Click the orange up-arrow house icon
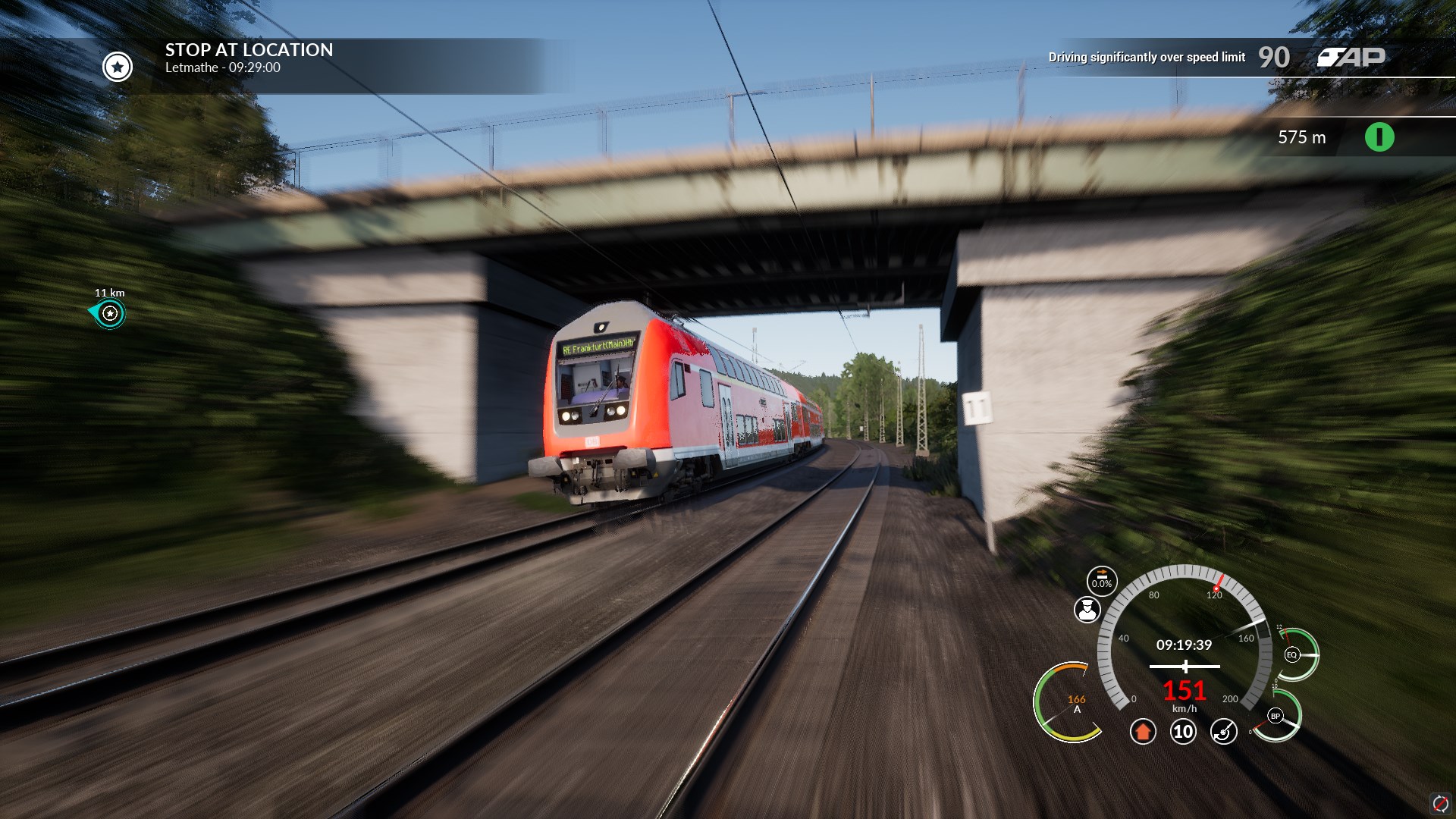This screenshot has height=819, width=1456. [x=1143, y=732]
